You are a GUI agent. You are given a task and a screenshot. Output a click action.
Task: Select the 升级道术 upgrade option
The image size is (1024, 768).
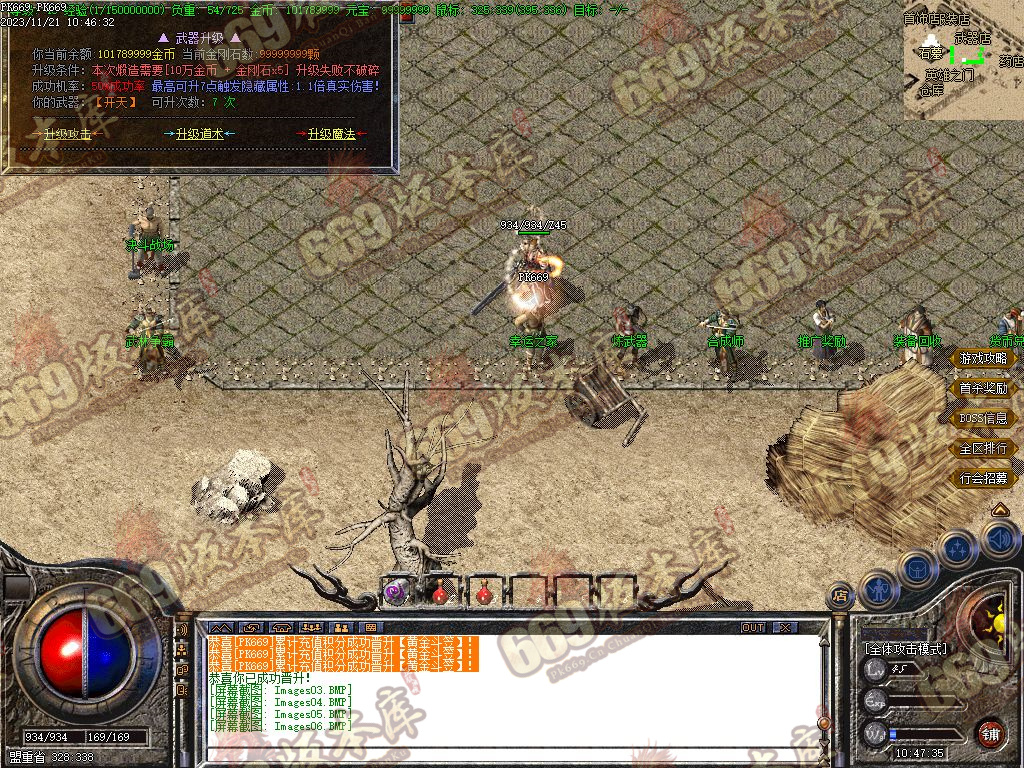[x=200, y=134]
